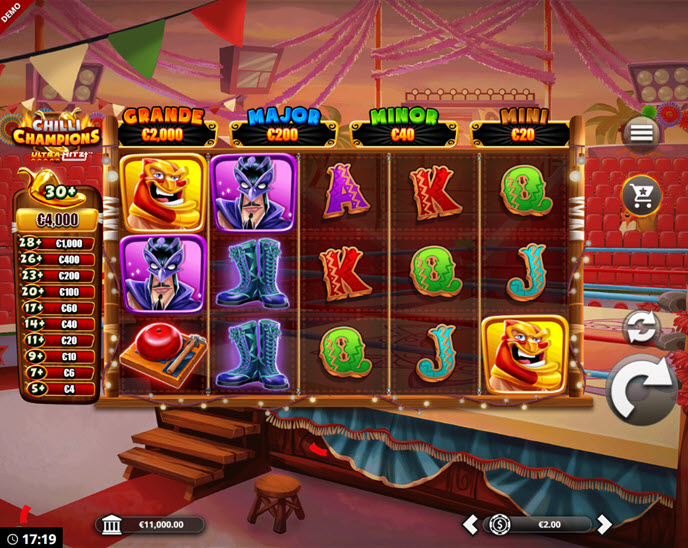This screenshot has height=548, width=688.
Task: Open the bet amount chip selector
Action: [x=500, y=524]
